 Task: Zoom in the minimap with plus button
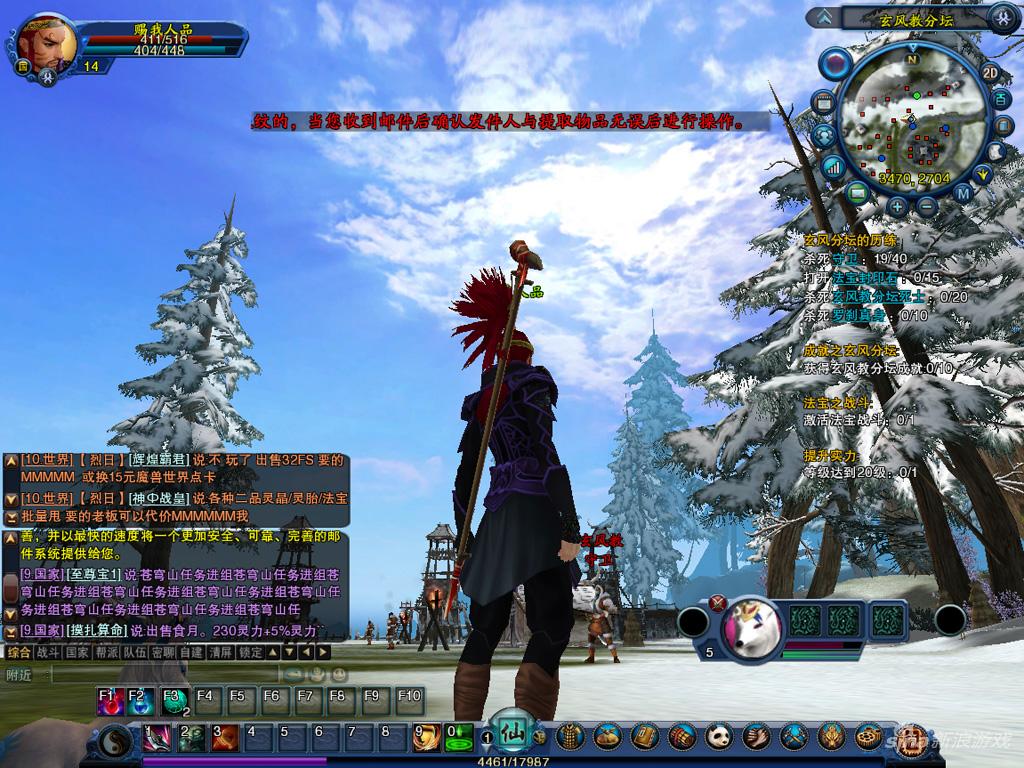(897, 207)
